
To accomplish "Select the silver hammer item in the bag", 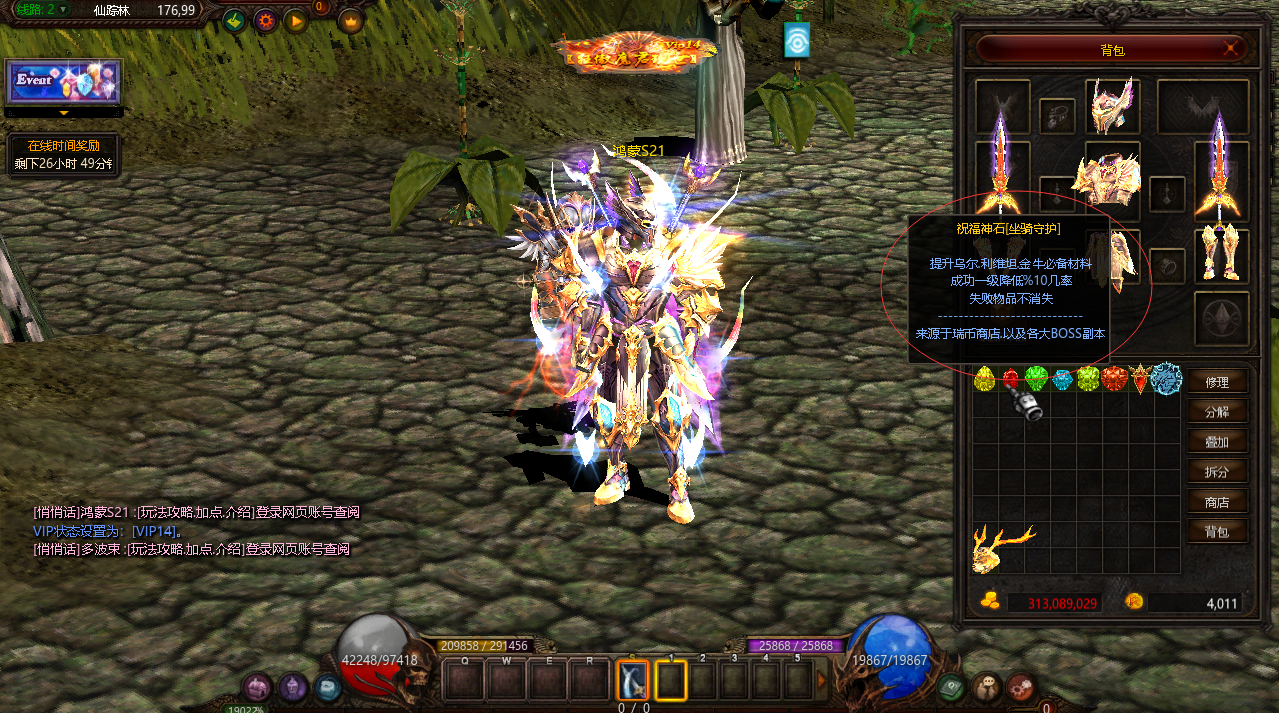I will click(x=1023, y=402).
